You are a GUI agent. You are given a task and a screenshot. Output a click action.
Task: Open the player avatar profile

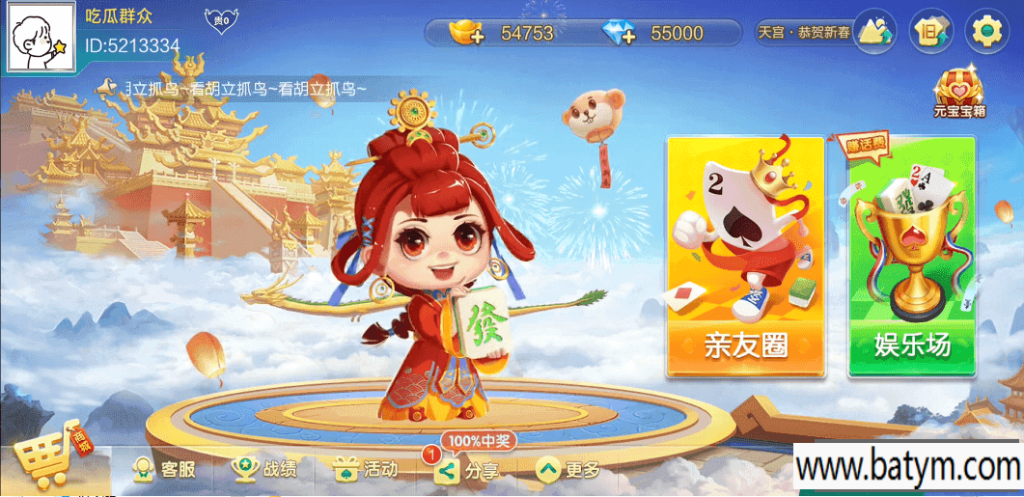click(41, 35)
